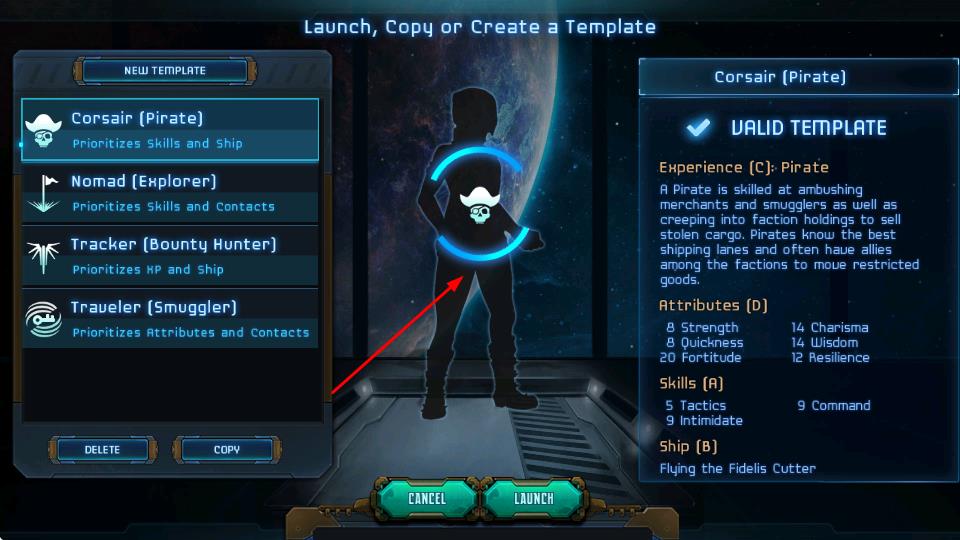Screen dimensions: 960x540
Task: Choose the Nomad (Explorer) template
Action: (170, 193)
